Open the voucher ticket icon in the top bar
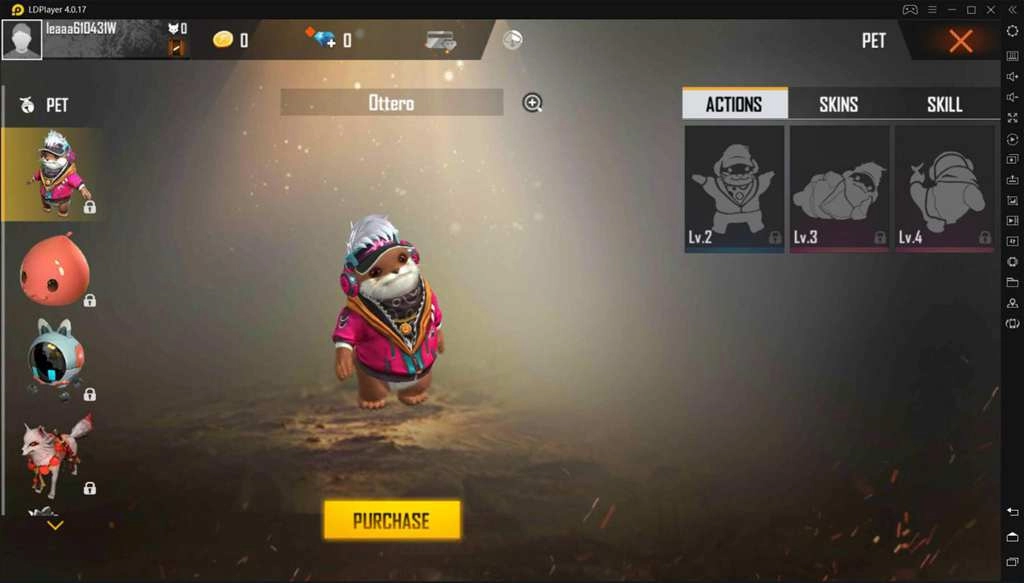This screenshot has width=1024, height=583. tap(440, 41)
